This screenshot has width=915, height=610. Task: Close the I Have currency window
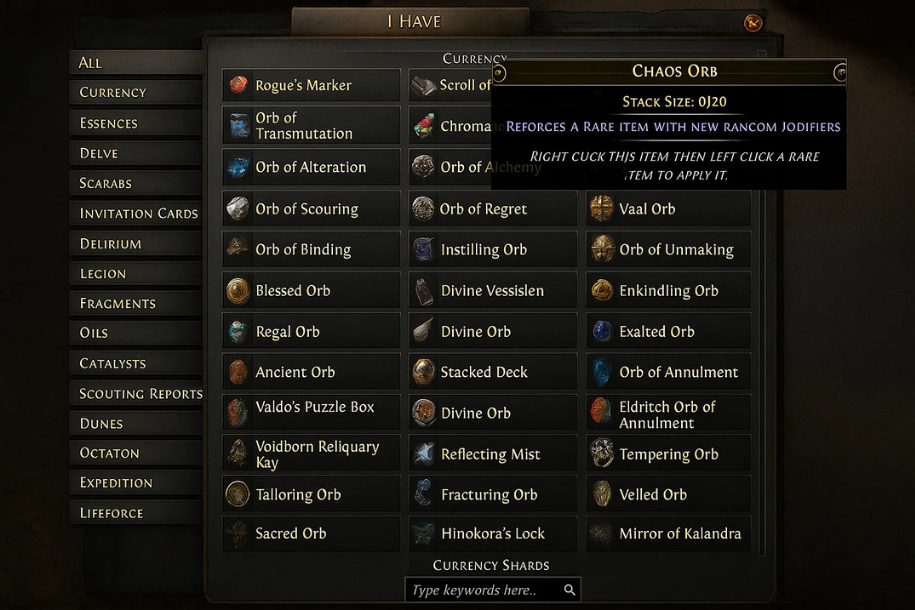[x=753, y=23]
